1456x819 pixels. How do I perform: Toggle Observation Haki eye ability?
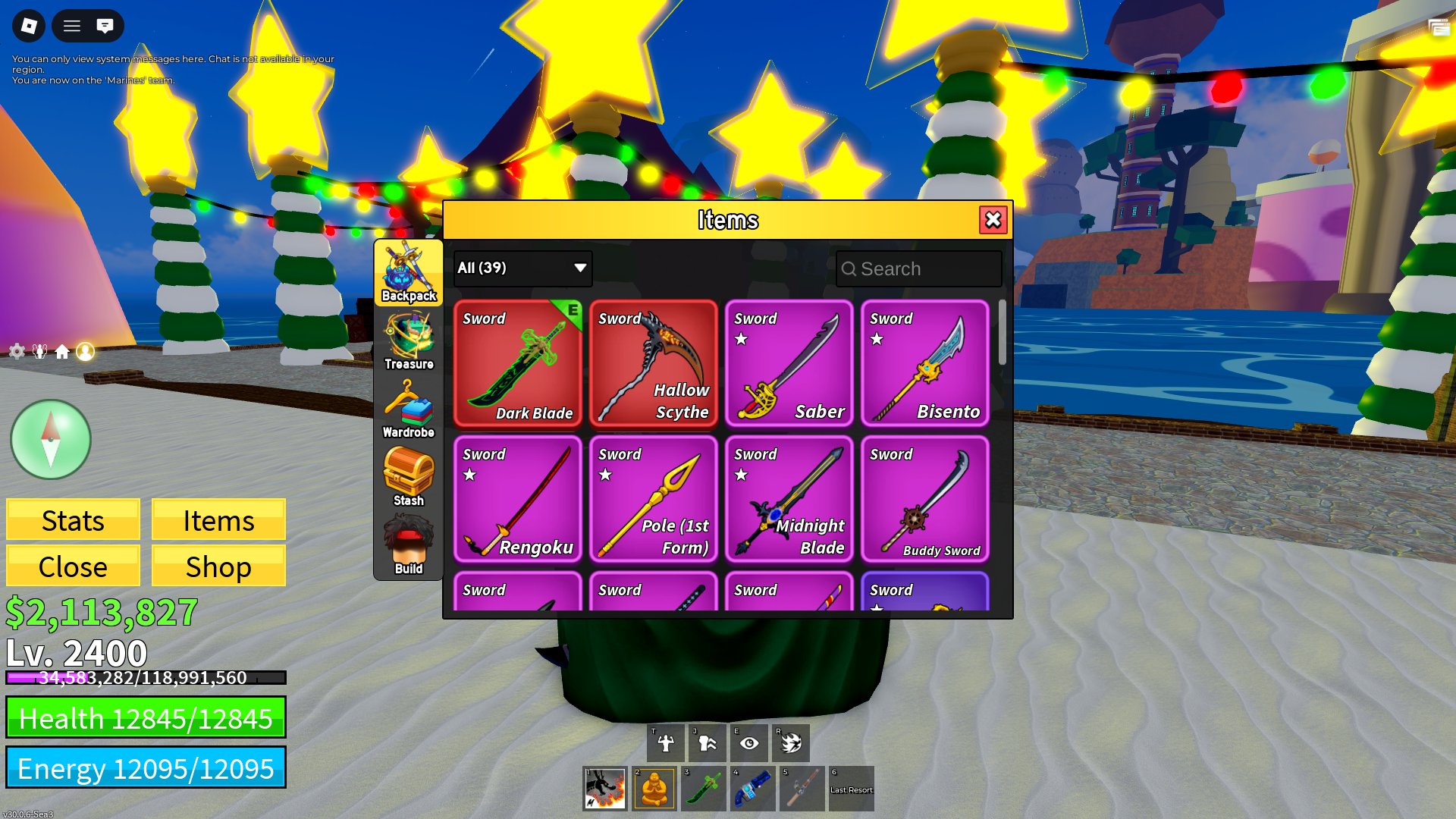[x=749, y=742]
